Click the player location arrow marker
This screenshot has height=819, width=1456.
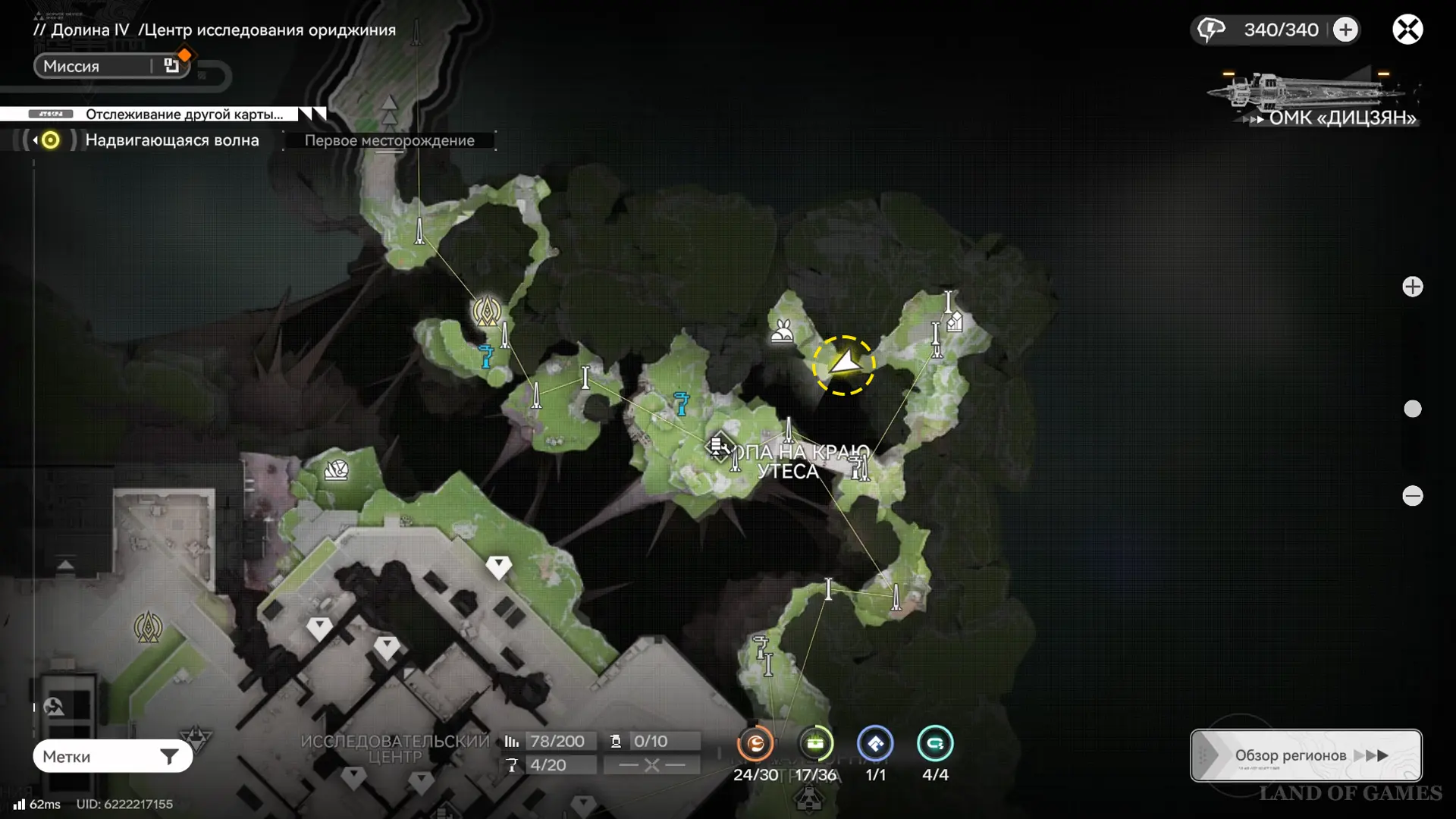click(x=843, y=365)
